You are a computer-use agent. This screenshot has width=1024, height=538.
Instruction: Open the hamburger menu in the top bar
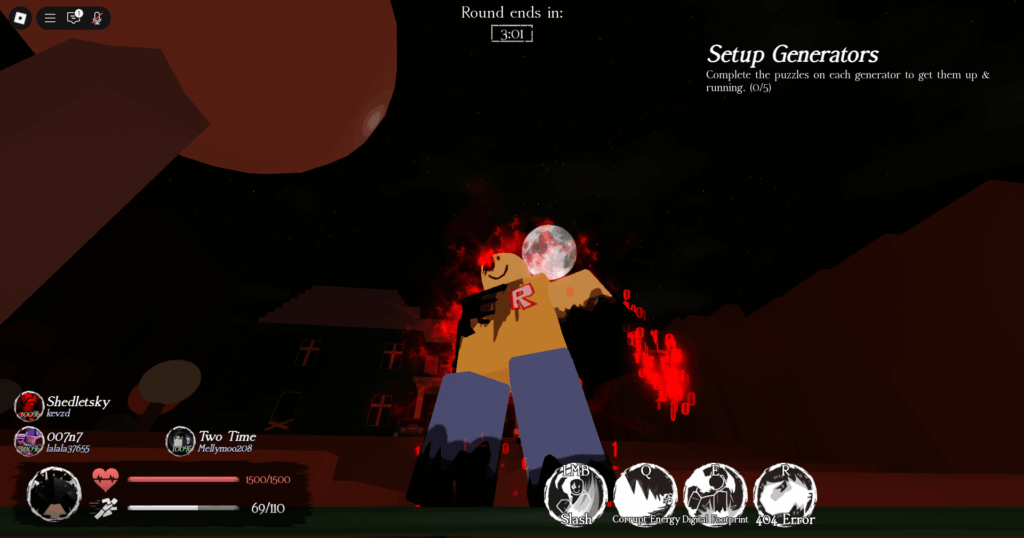point(50,18)
